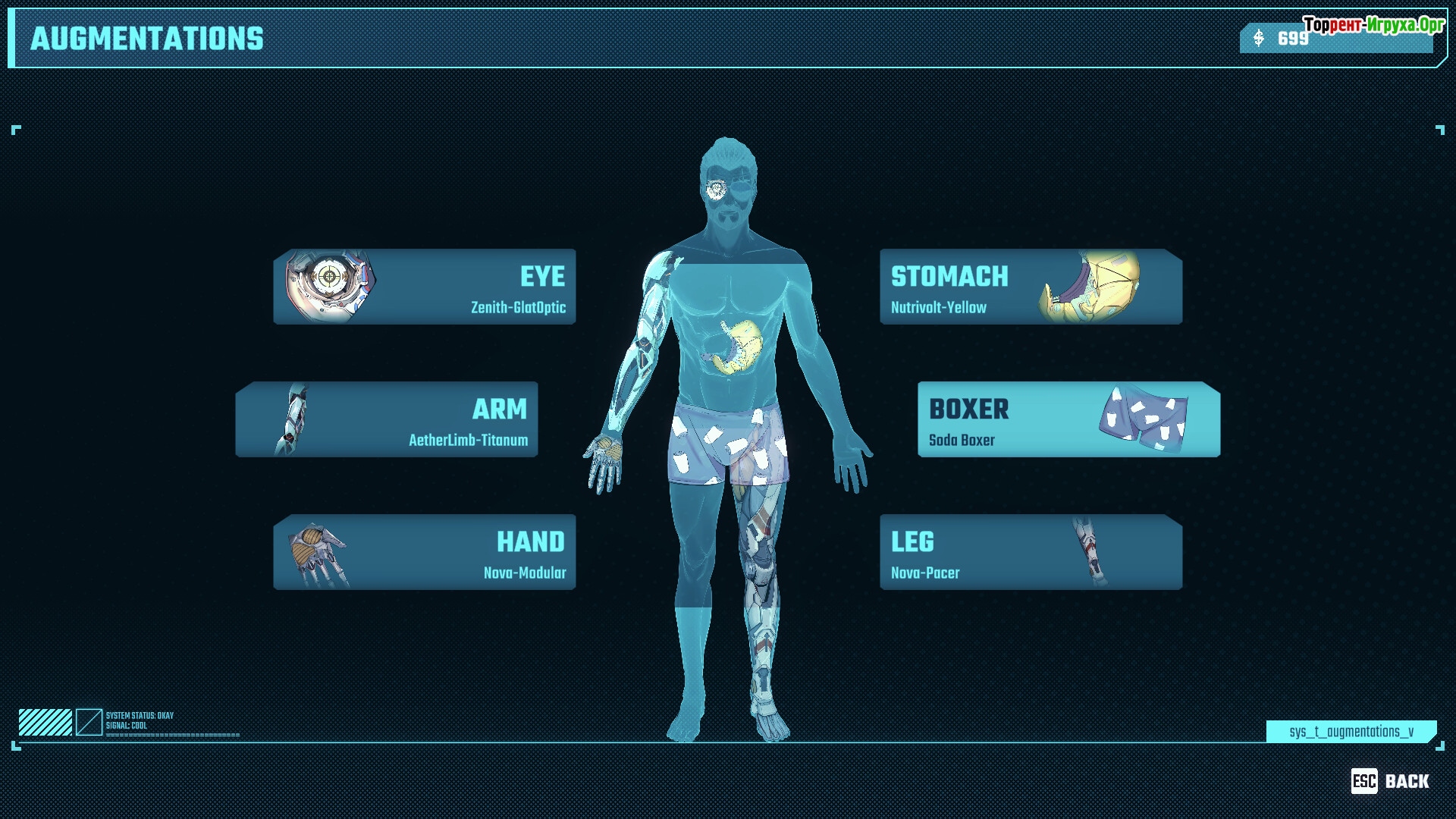Open the ARM AetherLimb-Titanum slot

[x=387, y=419]
